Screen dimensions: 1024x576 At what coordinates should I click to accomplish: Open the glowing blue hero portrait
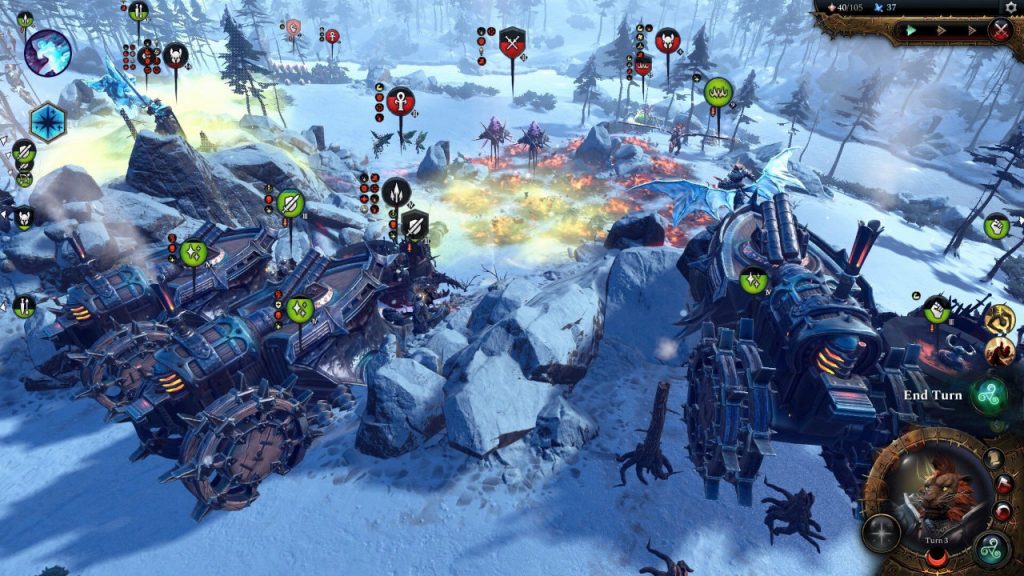pos(47,52)
